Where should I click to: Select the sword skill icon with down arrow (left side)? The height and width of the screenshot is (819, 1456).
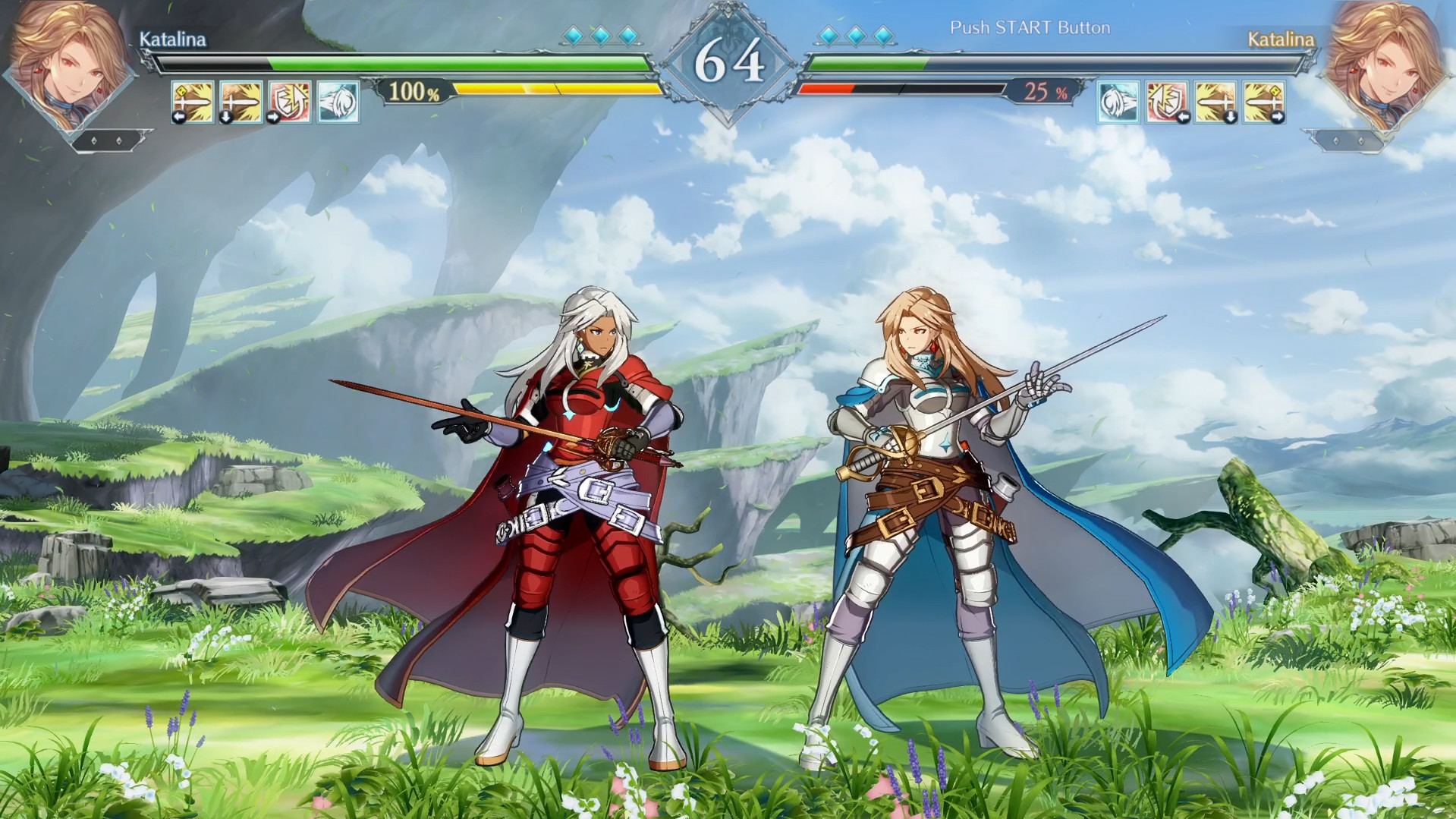(x=241, y=101)
